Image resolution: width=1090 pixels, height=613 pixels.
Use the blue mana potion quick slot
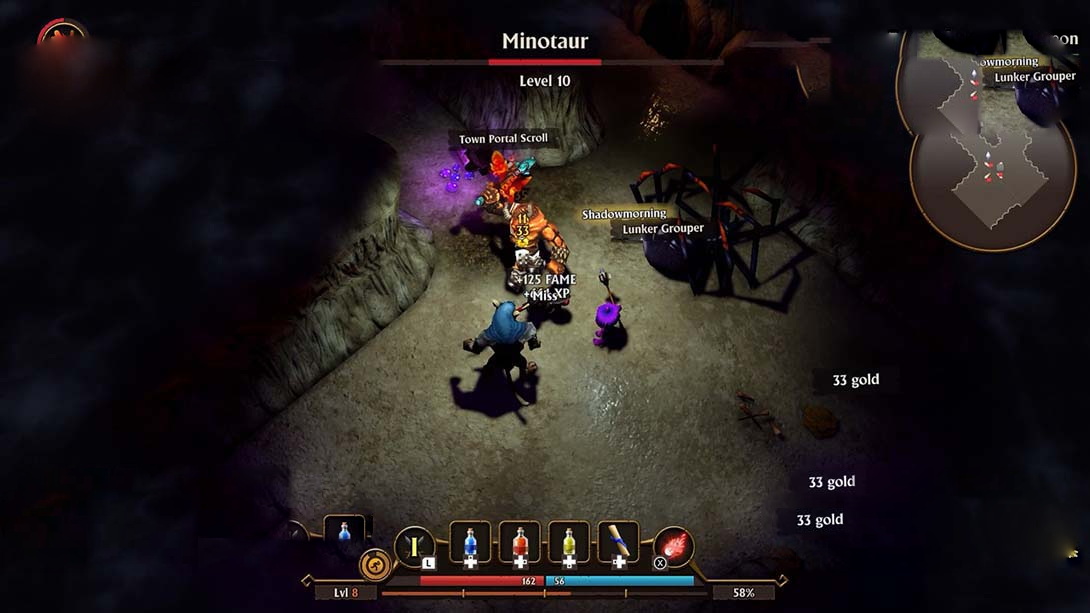(x=470, y=542)
